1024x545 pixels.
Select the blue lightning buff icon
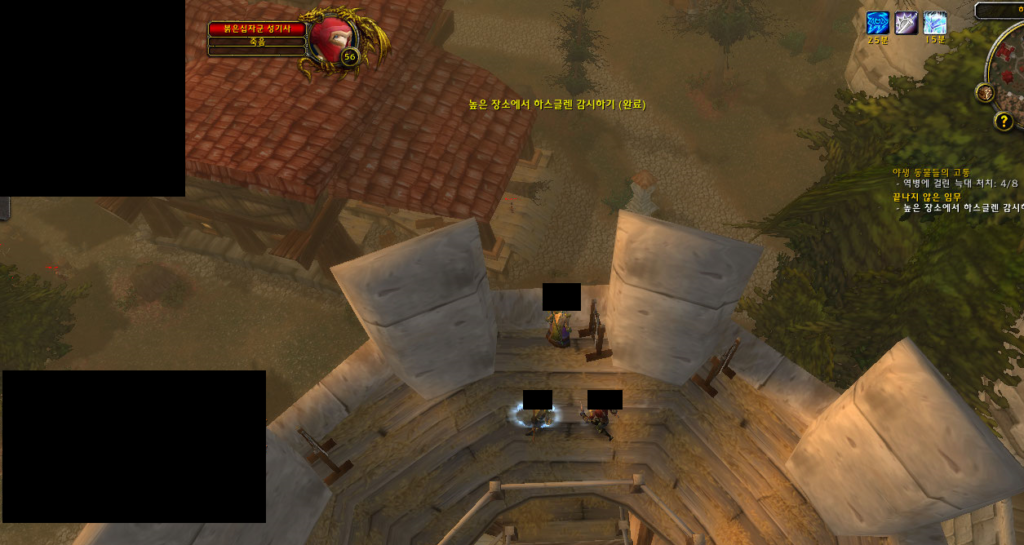click(x=877, y=23)
